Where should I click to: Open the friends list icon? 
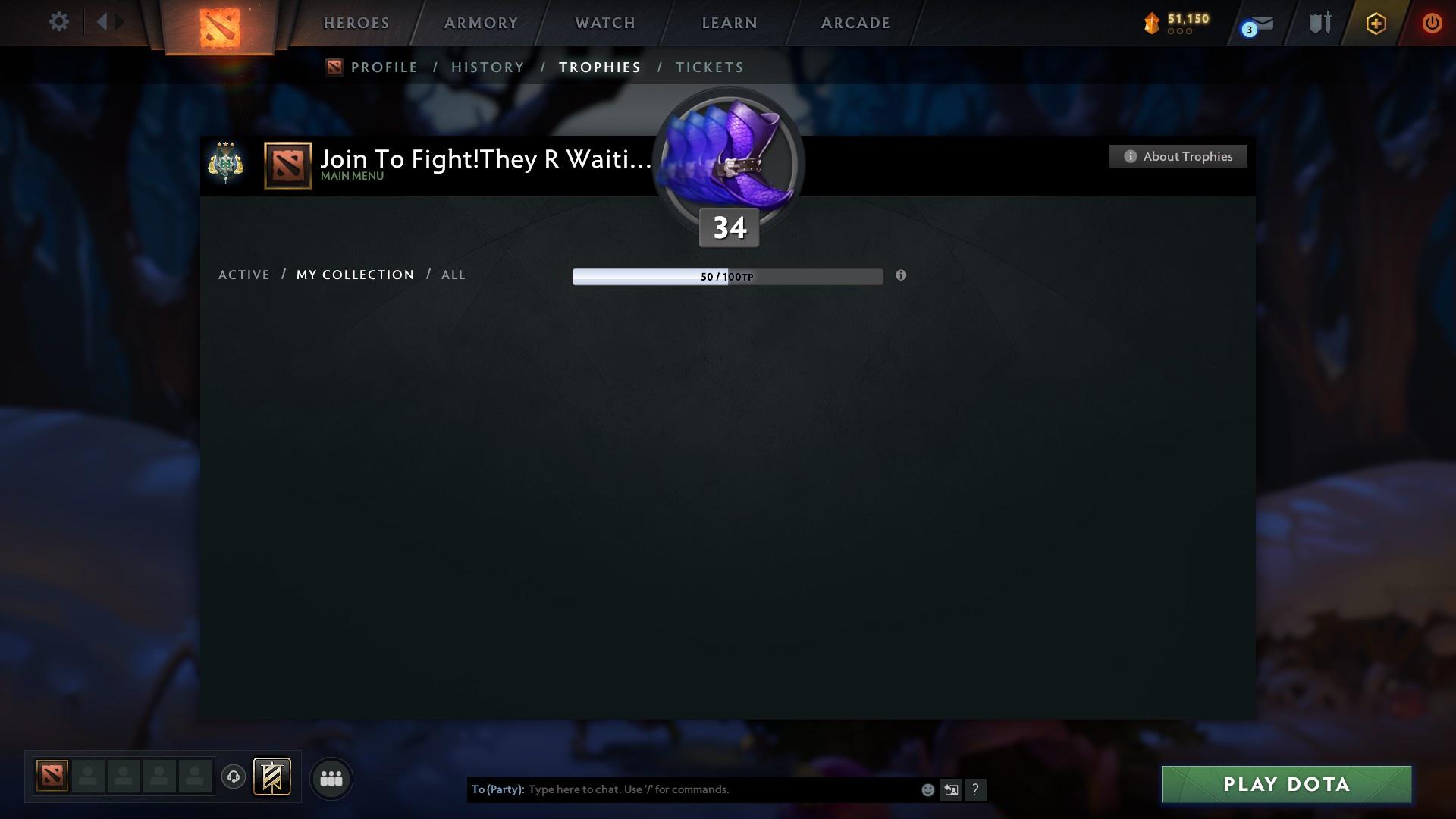[x=331, y=778]
